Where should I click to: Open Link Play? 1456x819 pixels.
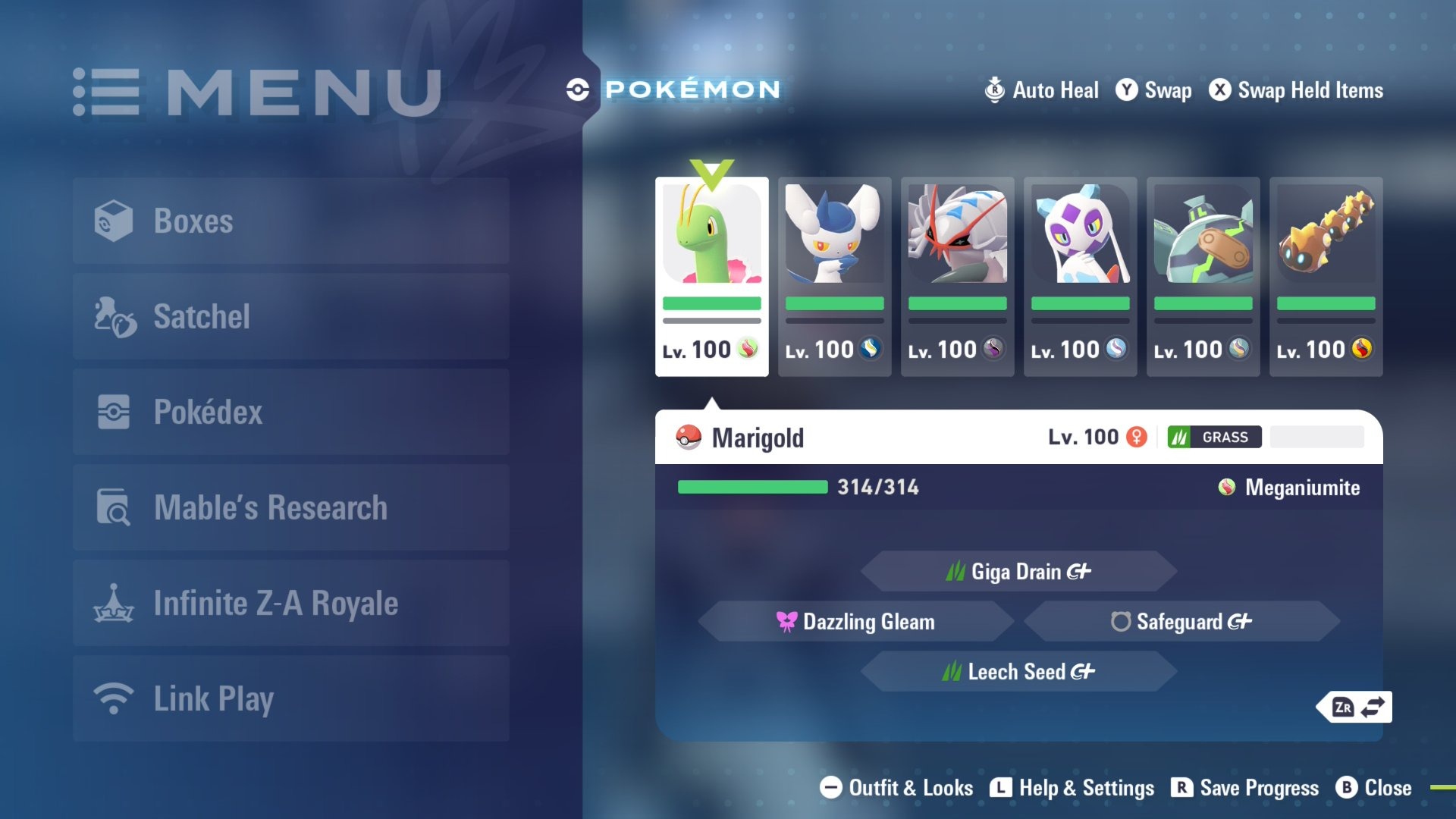[291, 698]
